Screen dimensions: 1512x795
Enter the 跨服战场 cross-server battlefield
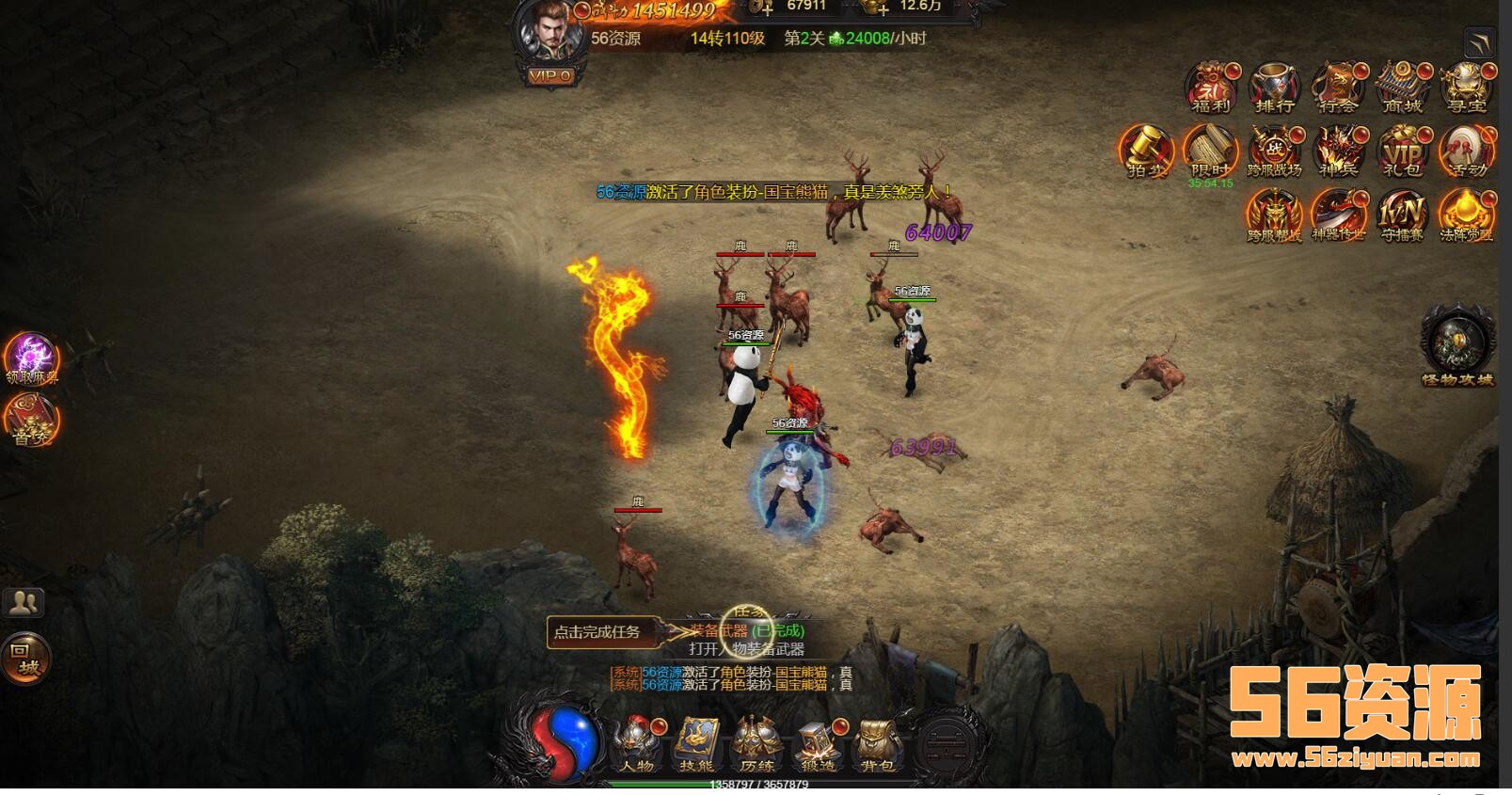pyautogui.click(x=1274, y=151)
